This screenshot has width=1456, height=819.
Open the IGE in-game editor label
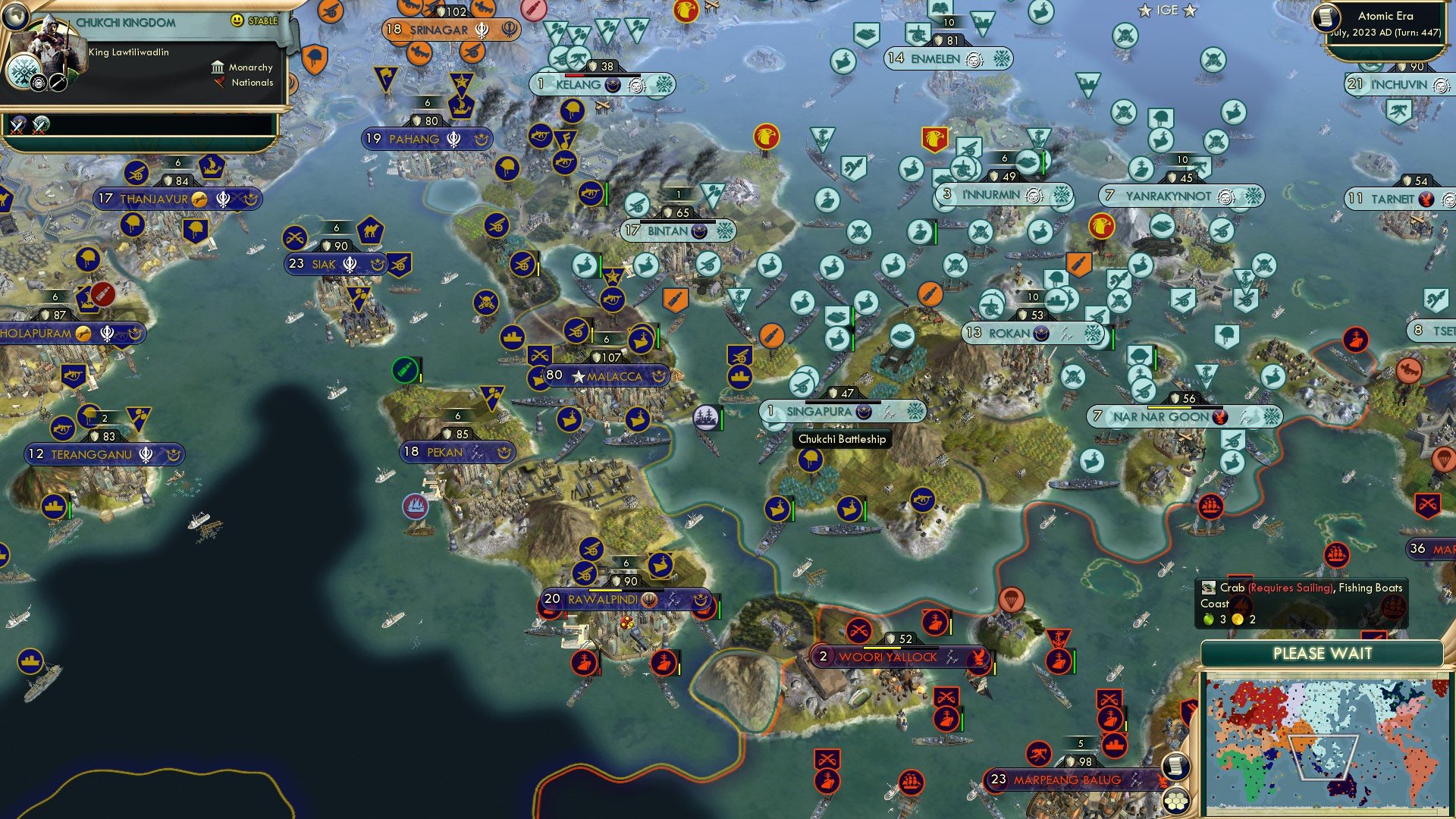1169,10
